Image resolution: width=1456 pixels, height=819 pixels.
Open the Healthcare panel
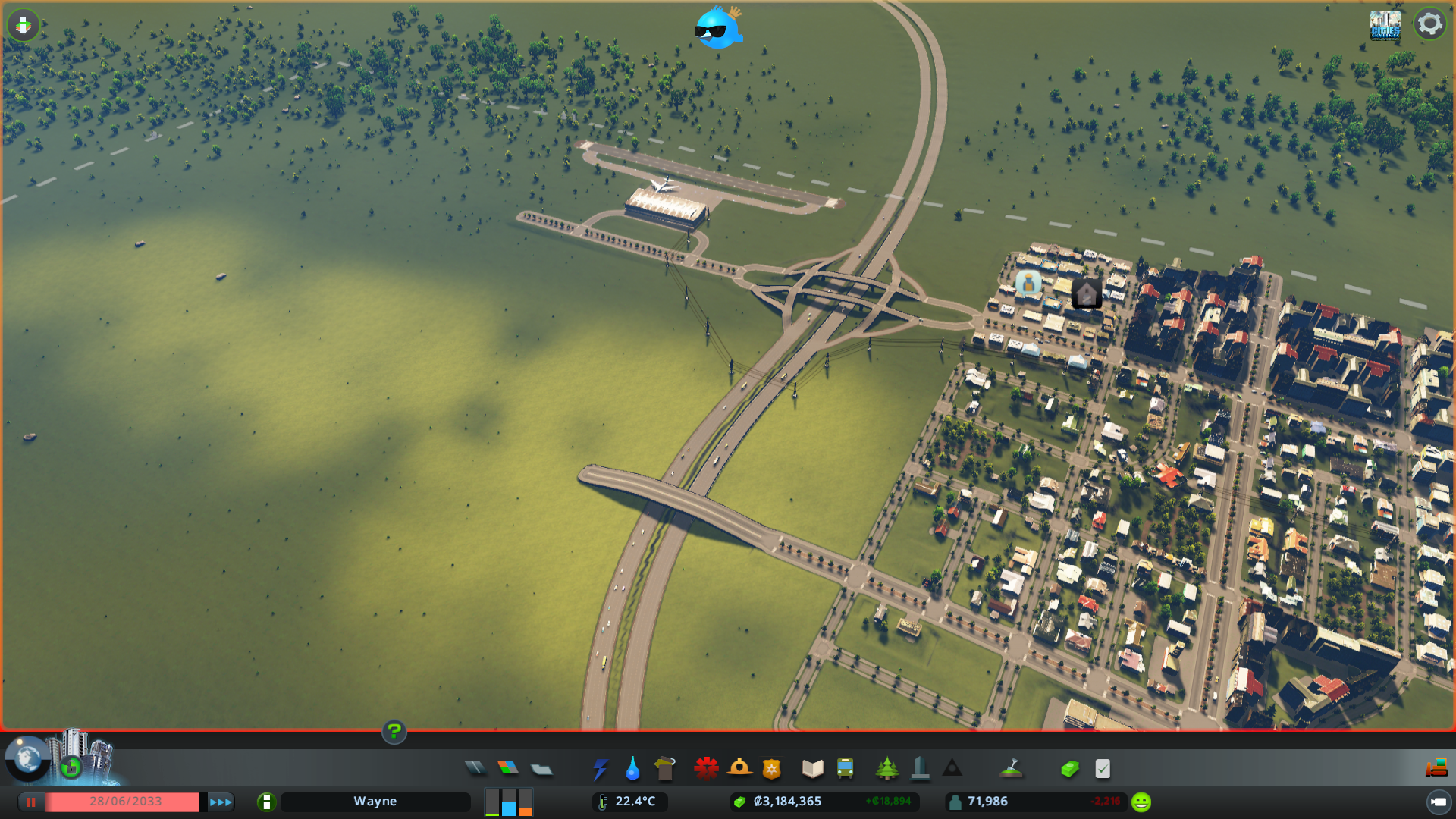tap(705, 768)
